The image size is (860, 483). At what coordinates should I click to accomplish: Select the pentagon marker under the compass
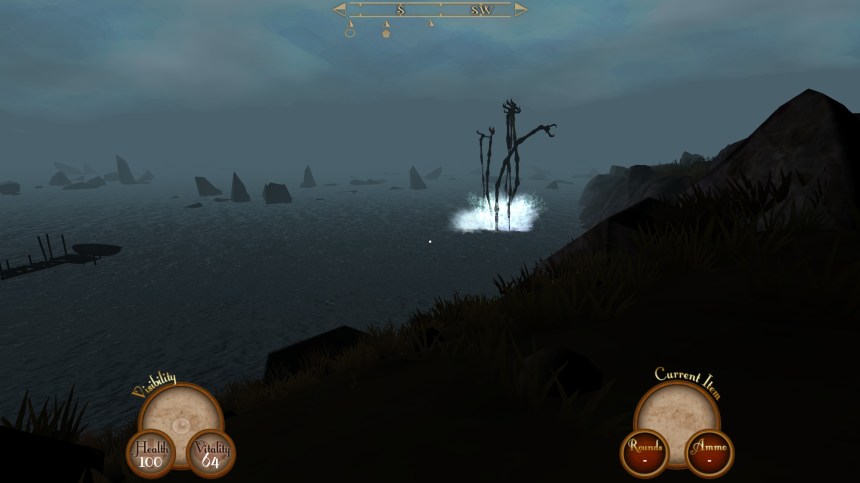pos(386,33)
